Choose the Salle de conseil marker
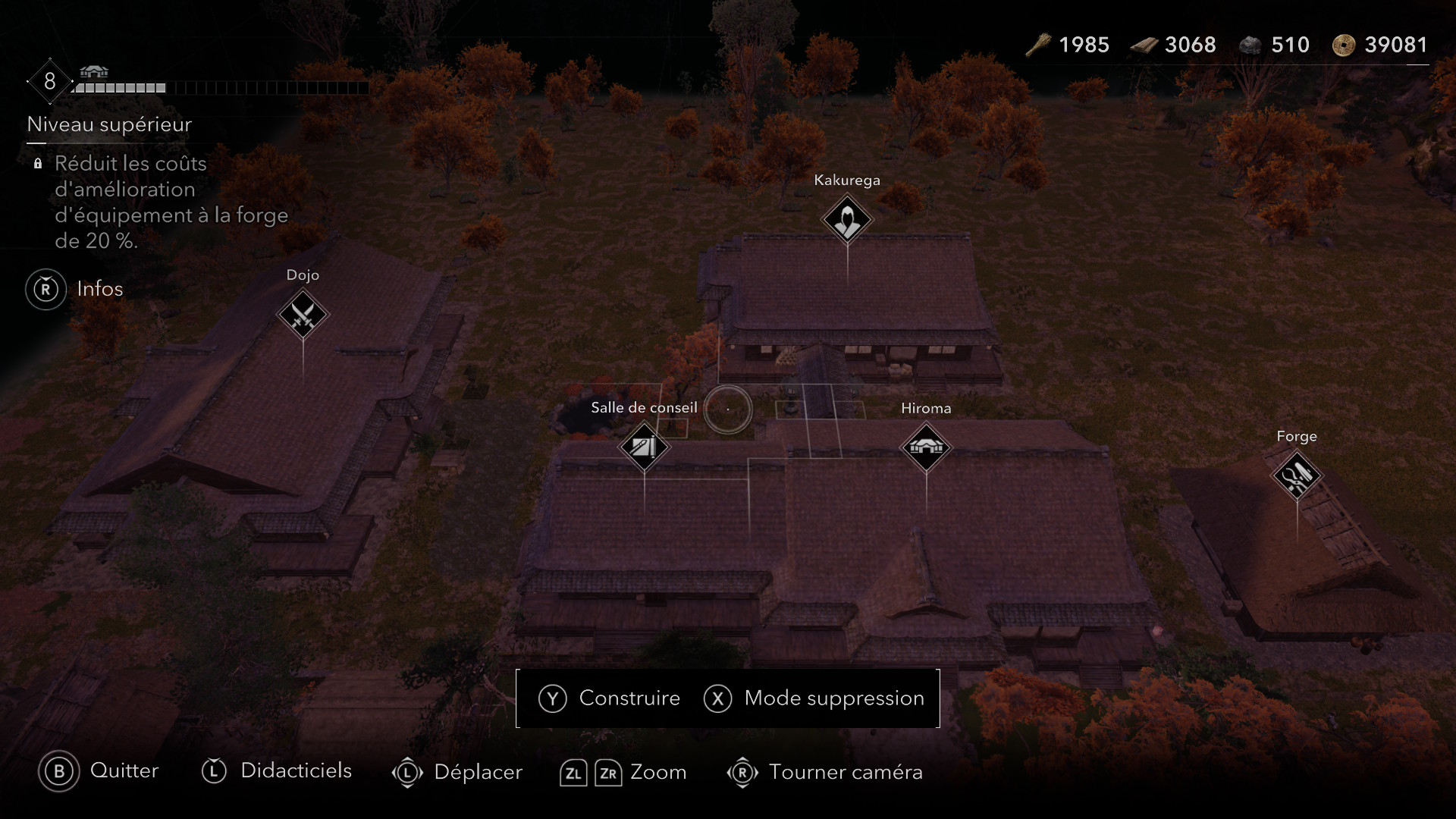The width and height of the screenshot is (1456, 819). 644,447
